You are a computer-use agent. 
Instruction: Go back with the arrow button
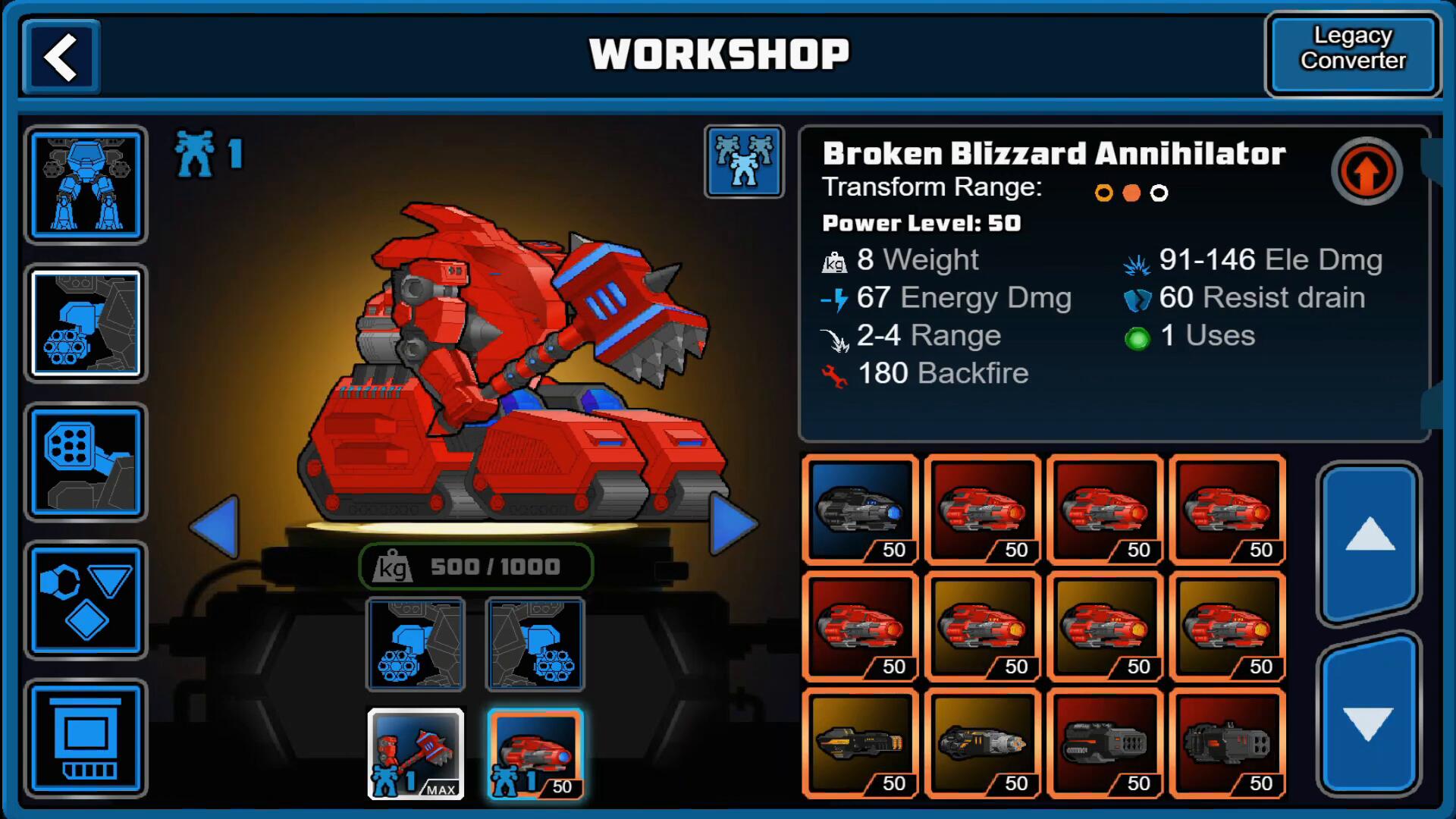click(61, 57)
